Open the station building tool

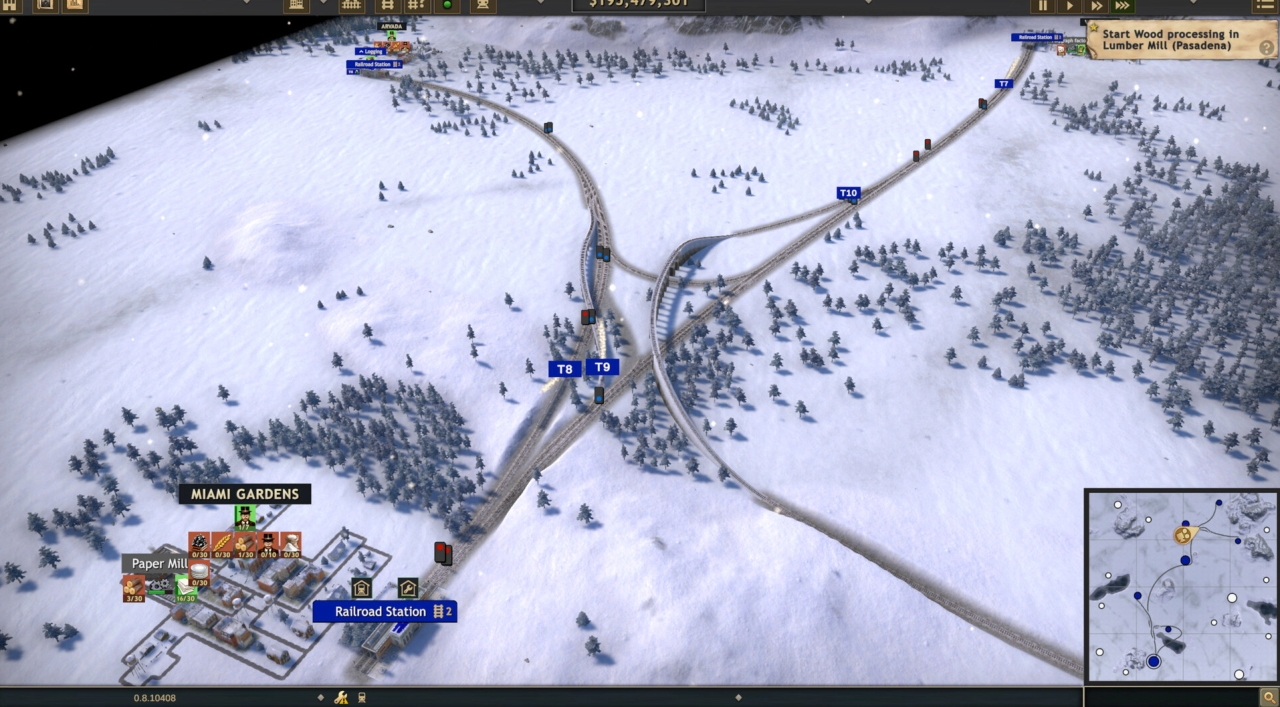point(296,5)
